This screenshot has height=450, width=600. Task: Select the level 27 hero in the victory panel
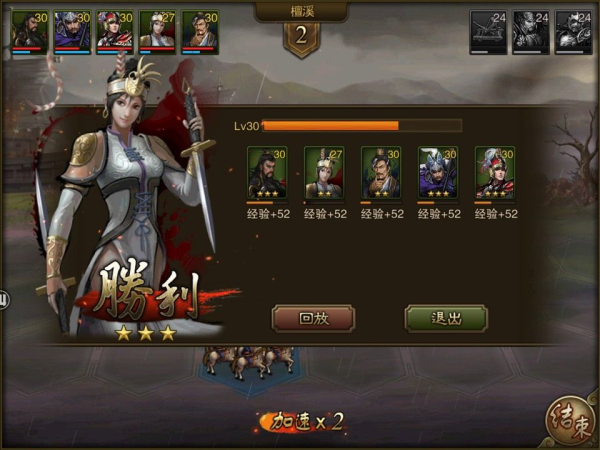click(x=324, y=172)
